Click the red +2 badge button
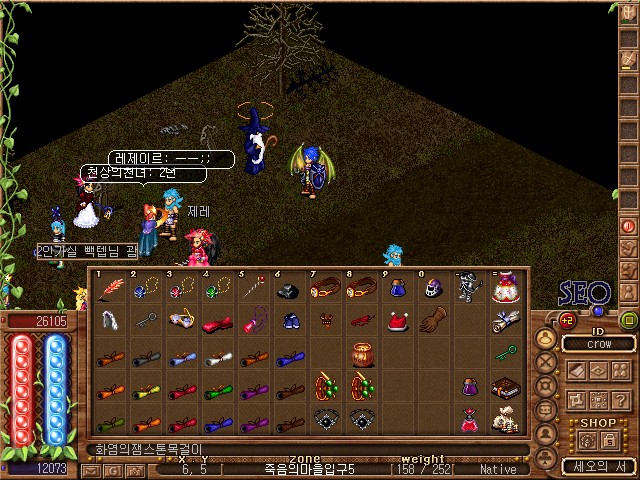This screenshot has height=480, width=640. click(x=567, y=321)
